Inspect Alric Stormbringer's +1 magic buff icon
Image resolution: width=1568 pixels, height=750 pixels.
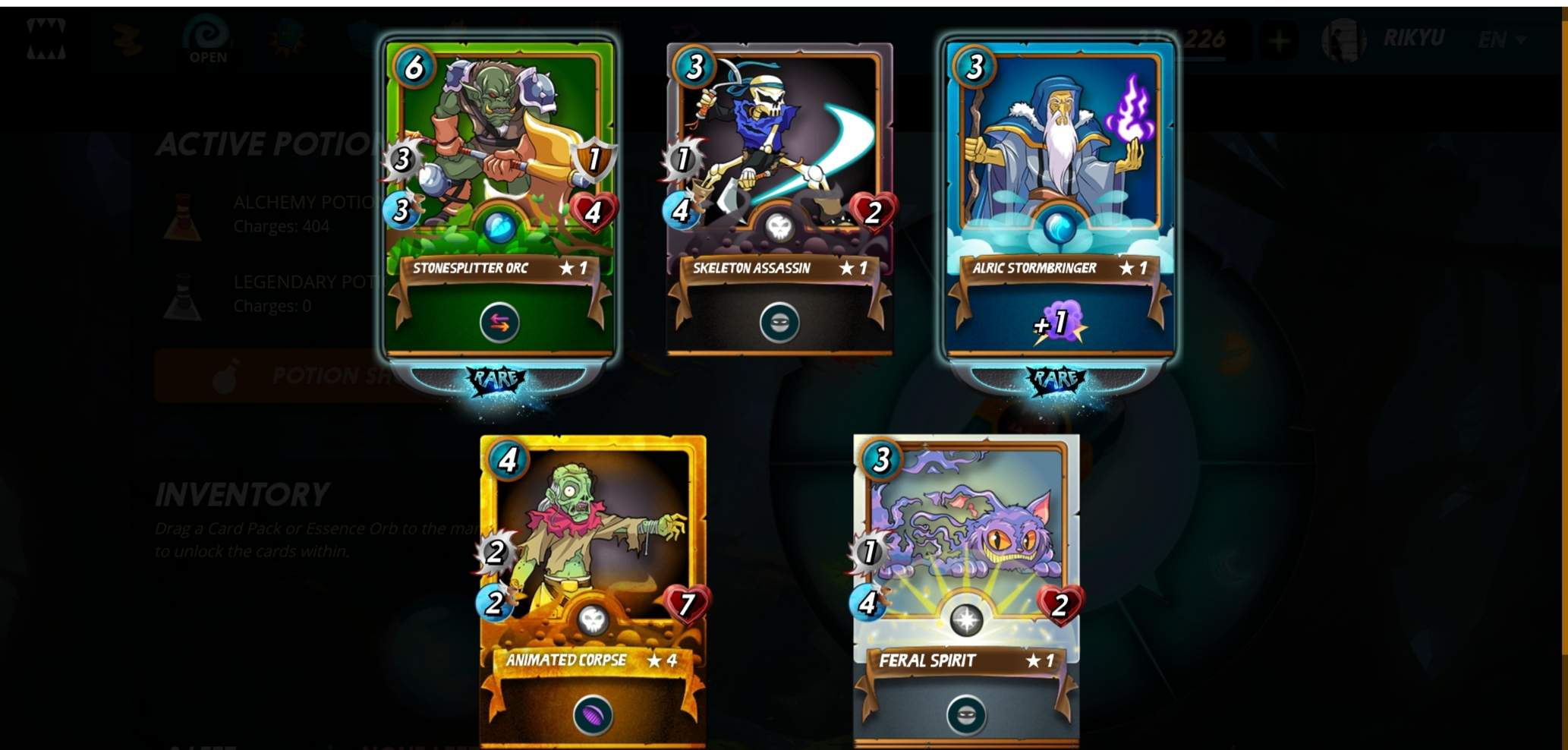click(x=1060, y=324)
